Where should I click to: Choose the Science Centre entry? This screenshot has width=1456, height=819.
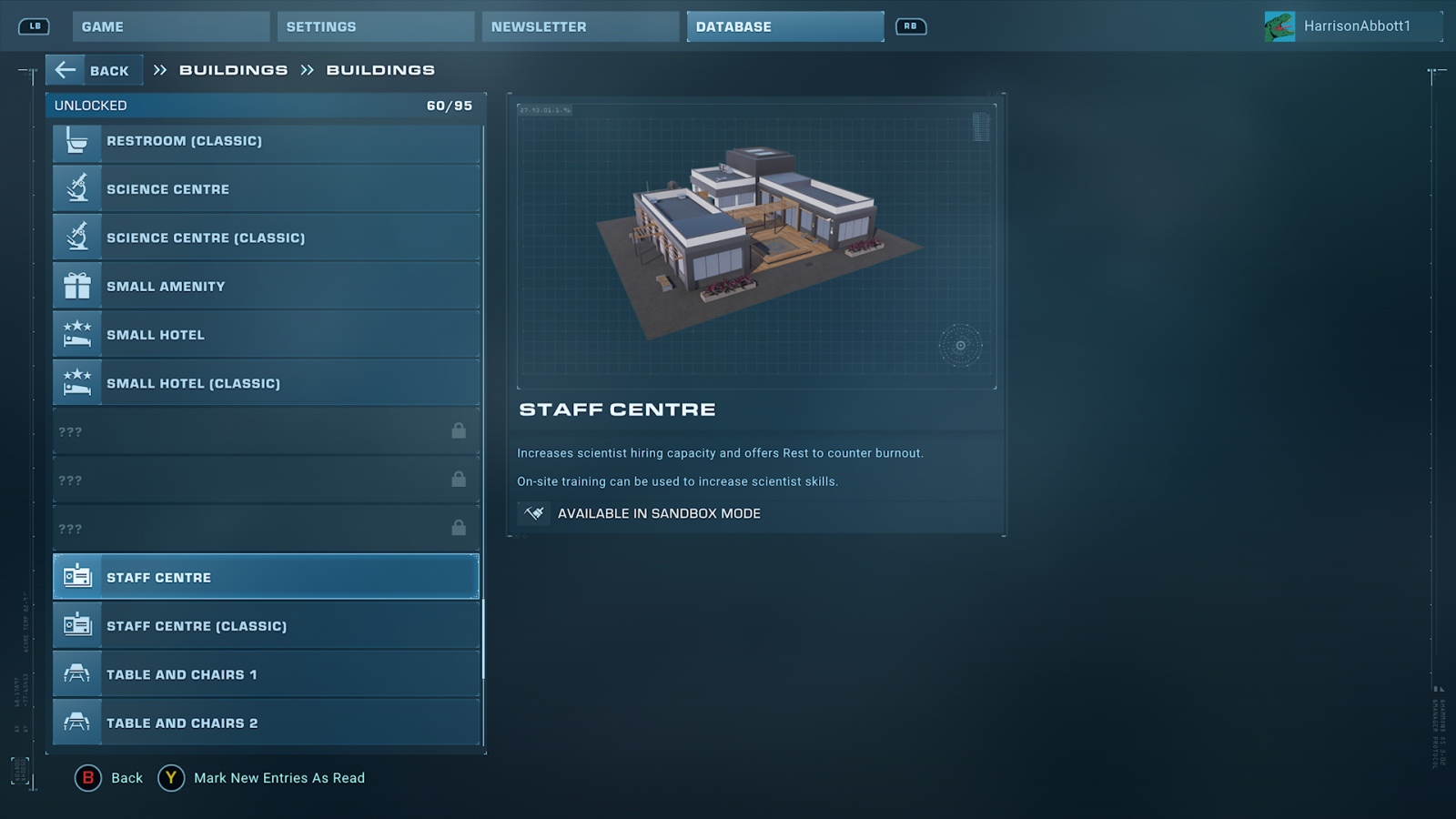point(266,189)
